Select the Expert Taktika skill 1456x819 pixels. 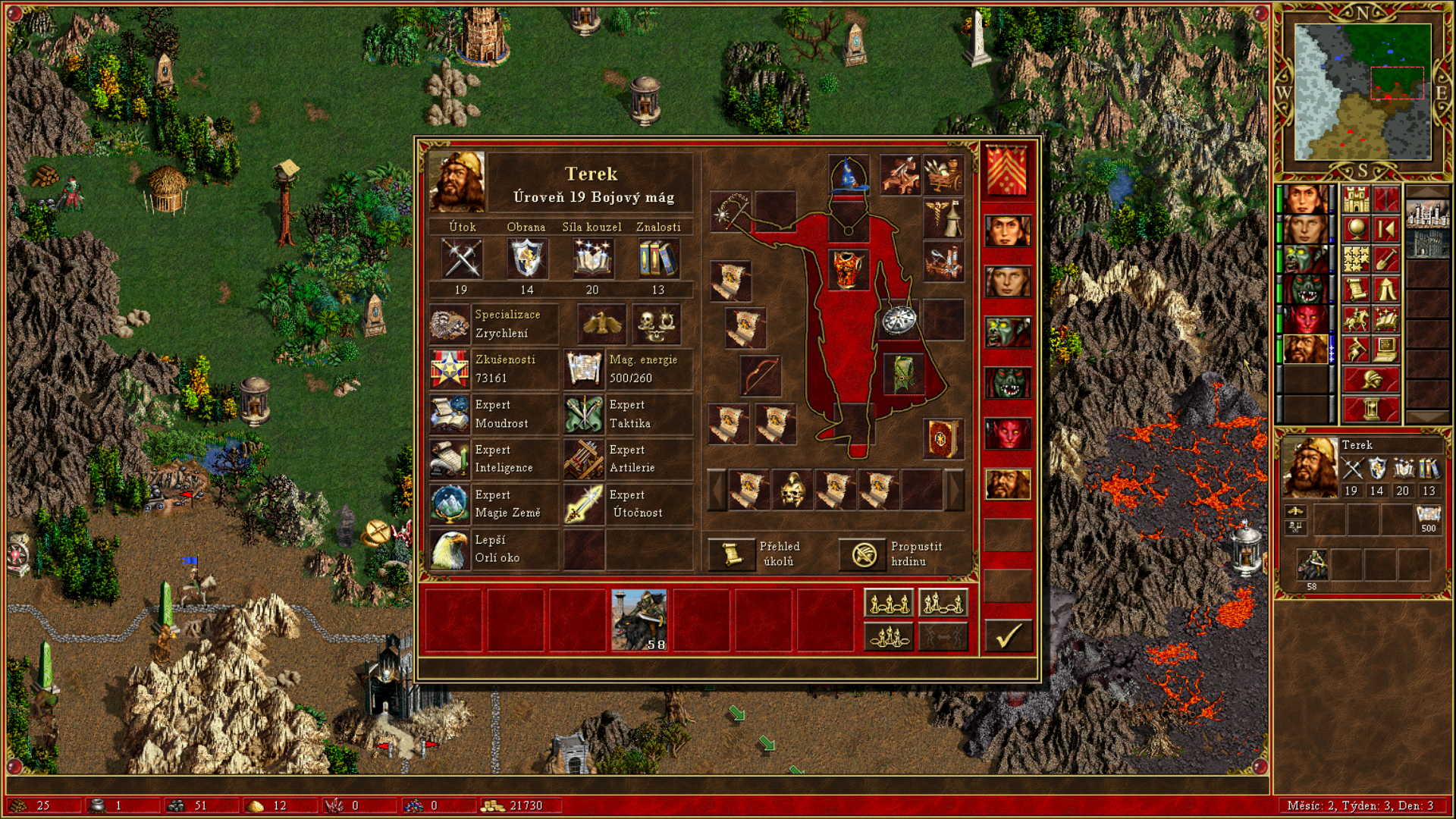pyautogui.click(x=584, y=414)
